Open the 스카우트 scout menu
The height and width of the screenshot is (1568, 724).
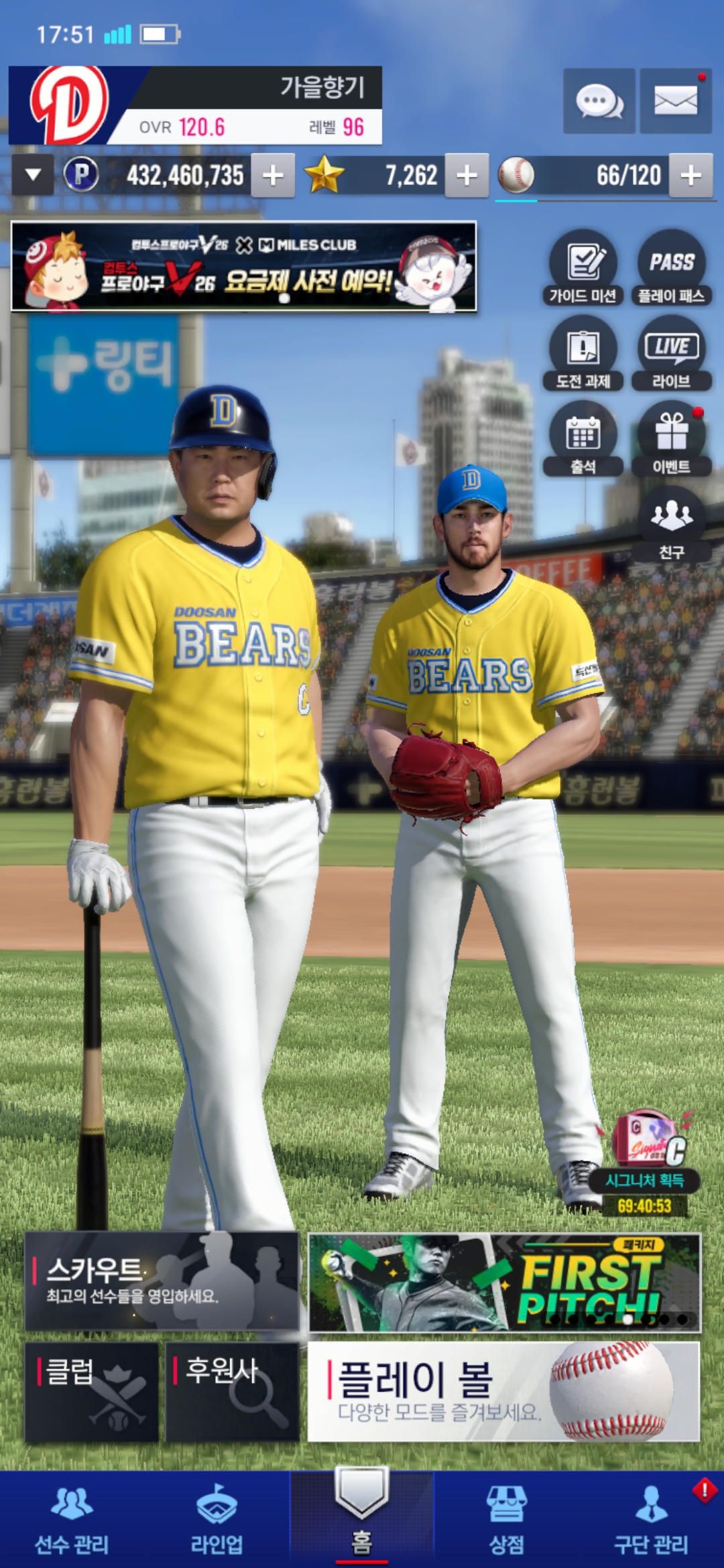pos(162,1281)
